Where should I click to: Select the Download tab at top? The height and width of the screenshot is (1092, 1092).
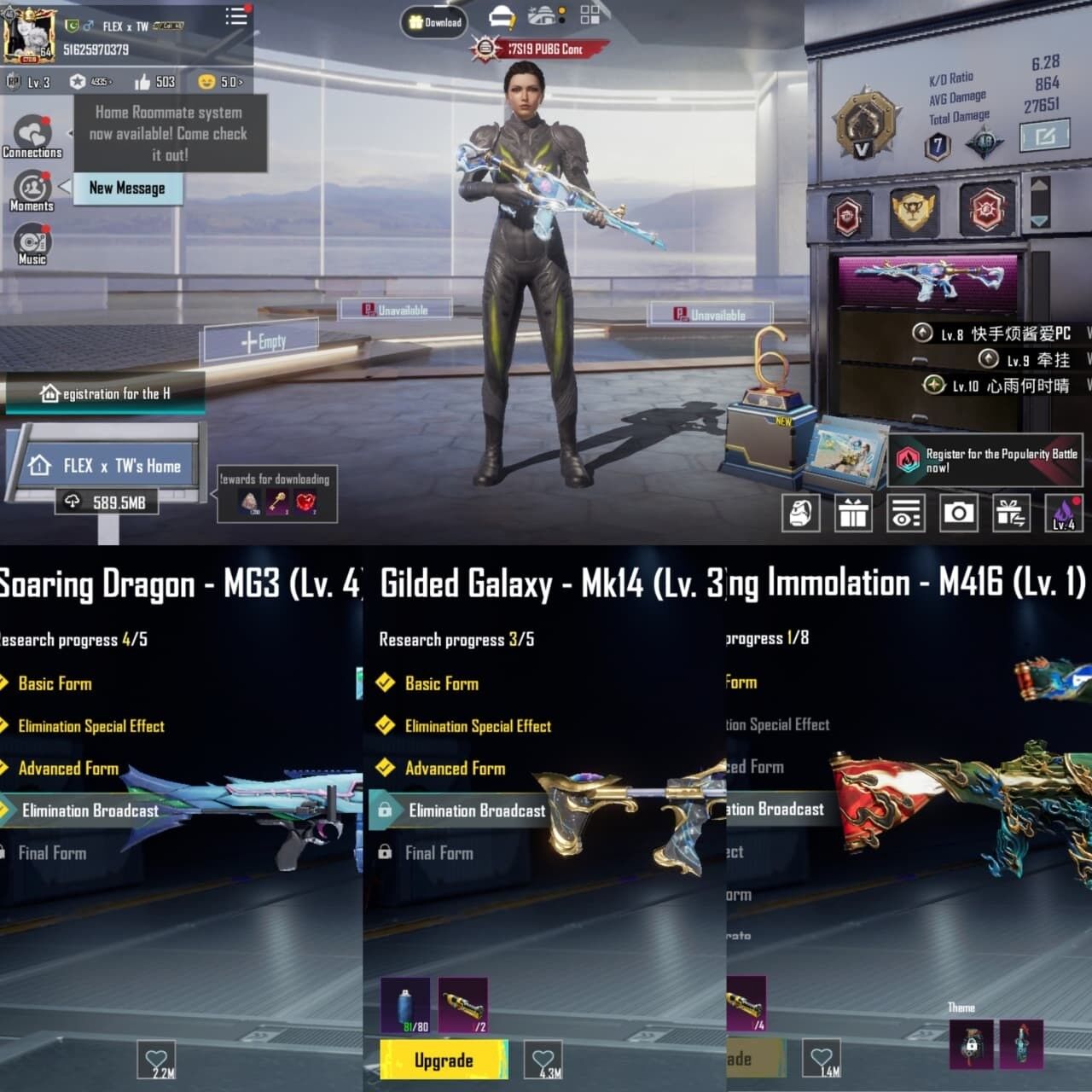[x=436, y=23]
